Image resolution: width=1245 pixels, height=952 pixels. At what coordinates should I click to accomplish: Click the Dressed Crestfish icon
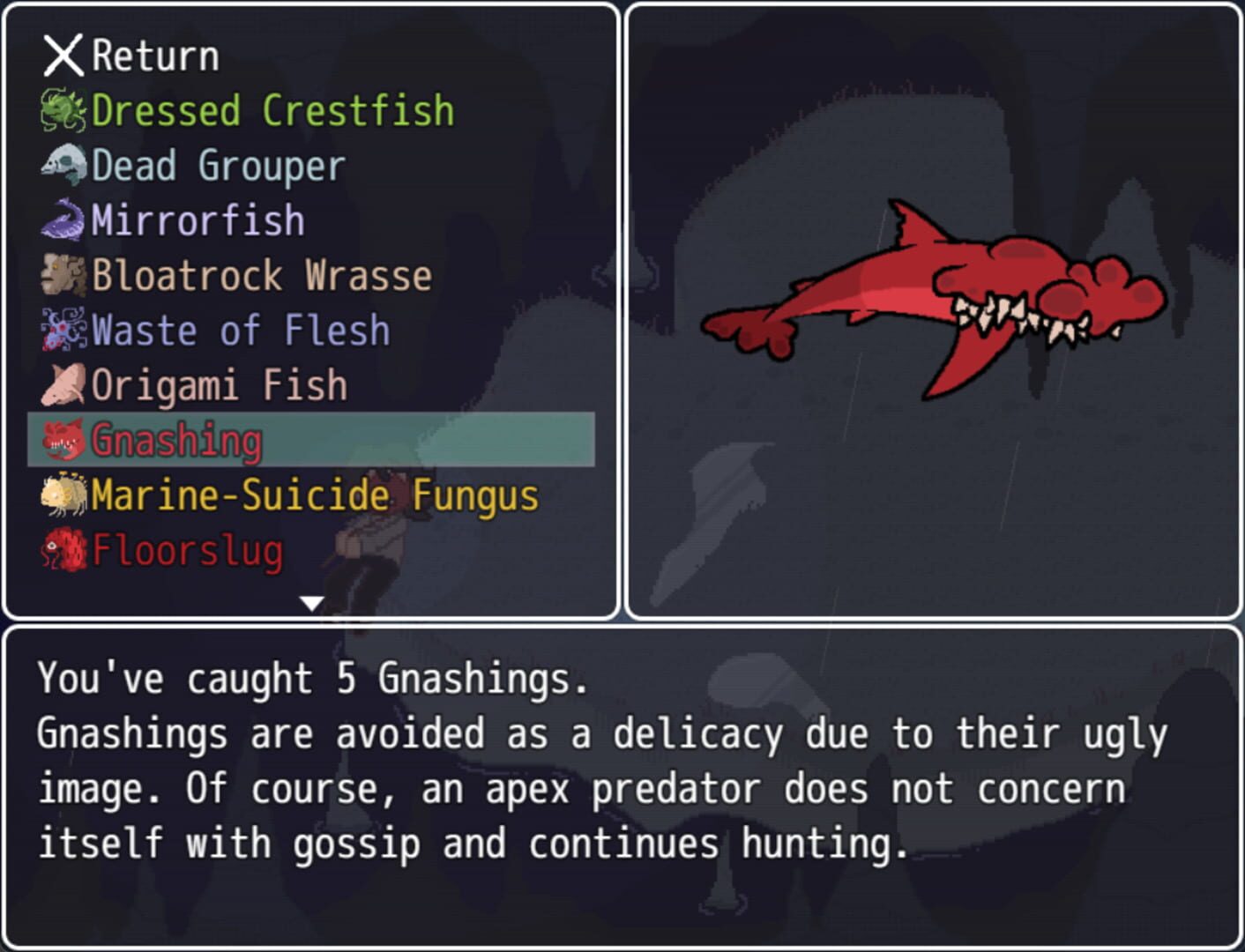(62, 109)
